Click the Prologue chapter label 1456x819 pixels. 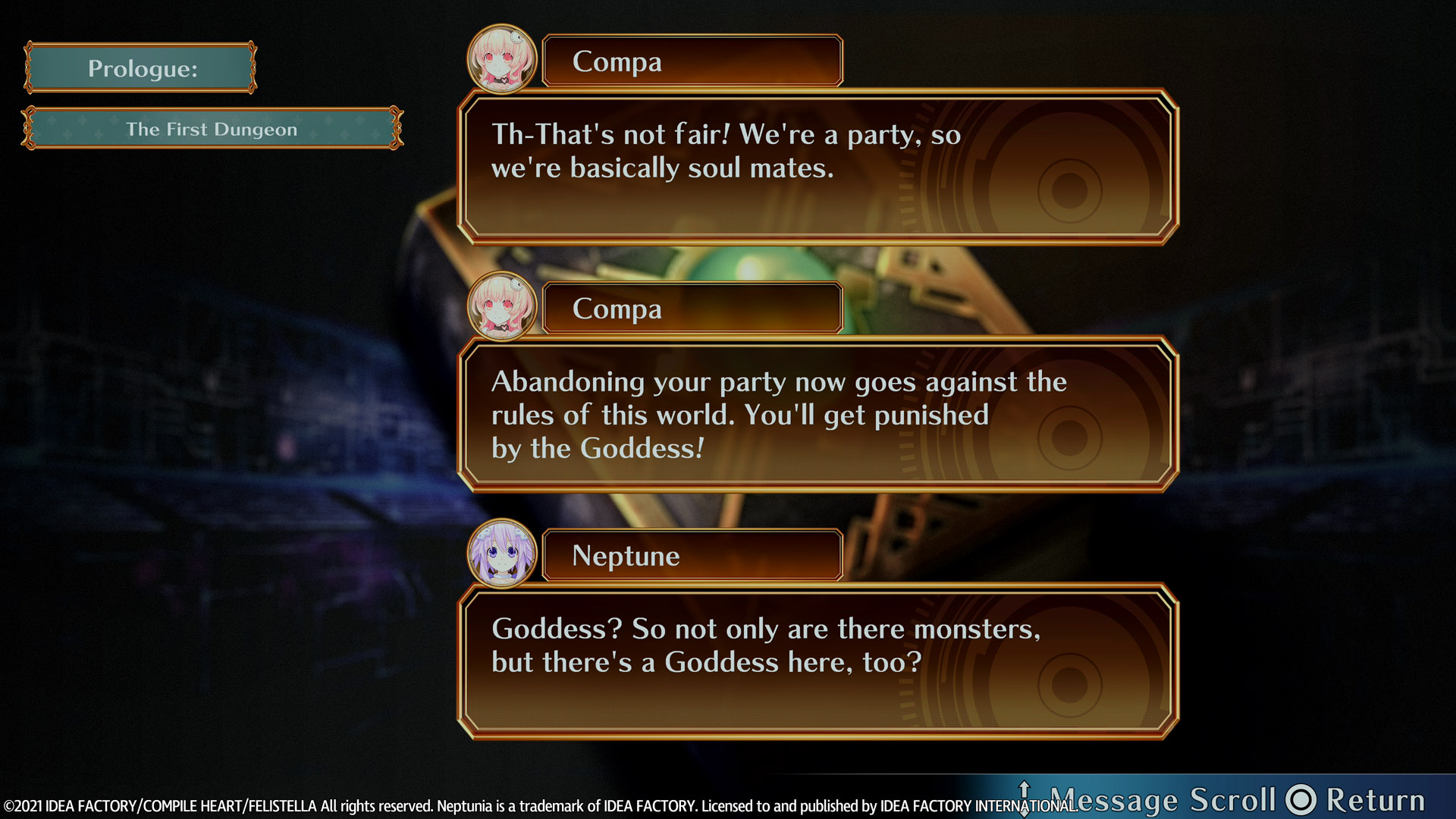tap(142, 68)
